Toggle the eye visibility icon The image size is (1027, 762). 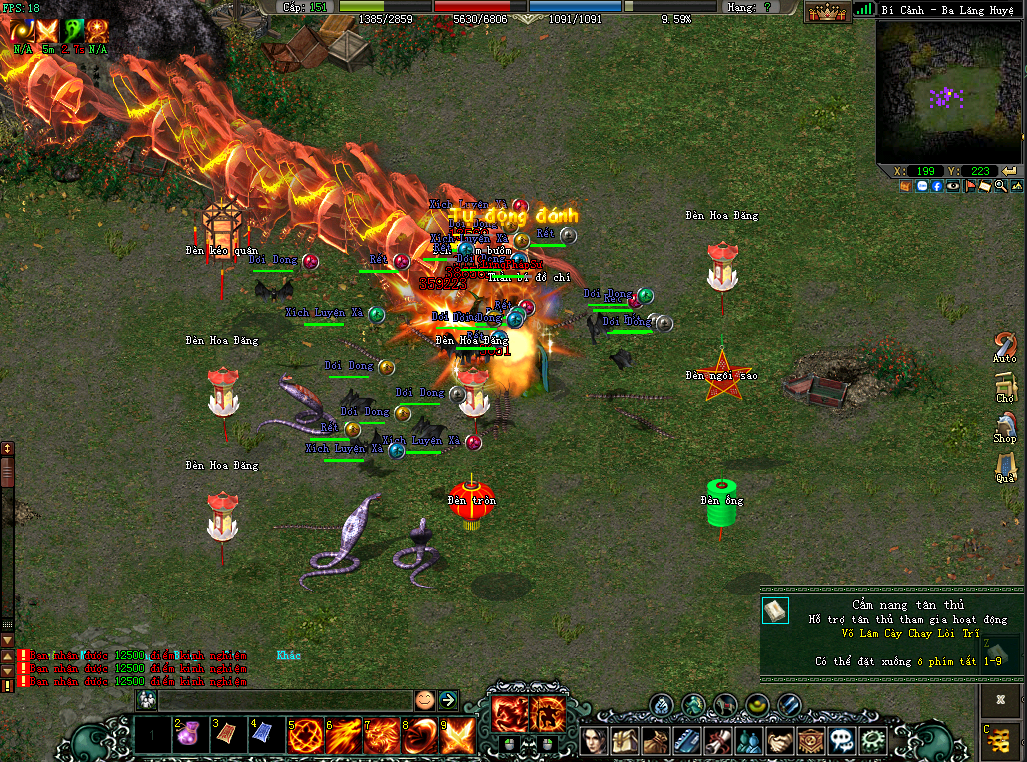click(x=953, y=186)
